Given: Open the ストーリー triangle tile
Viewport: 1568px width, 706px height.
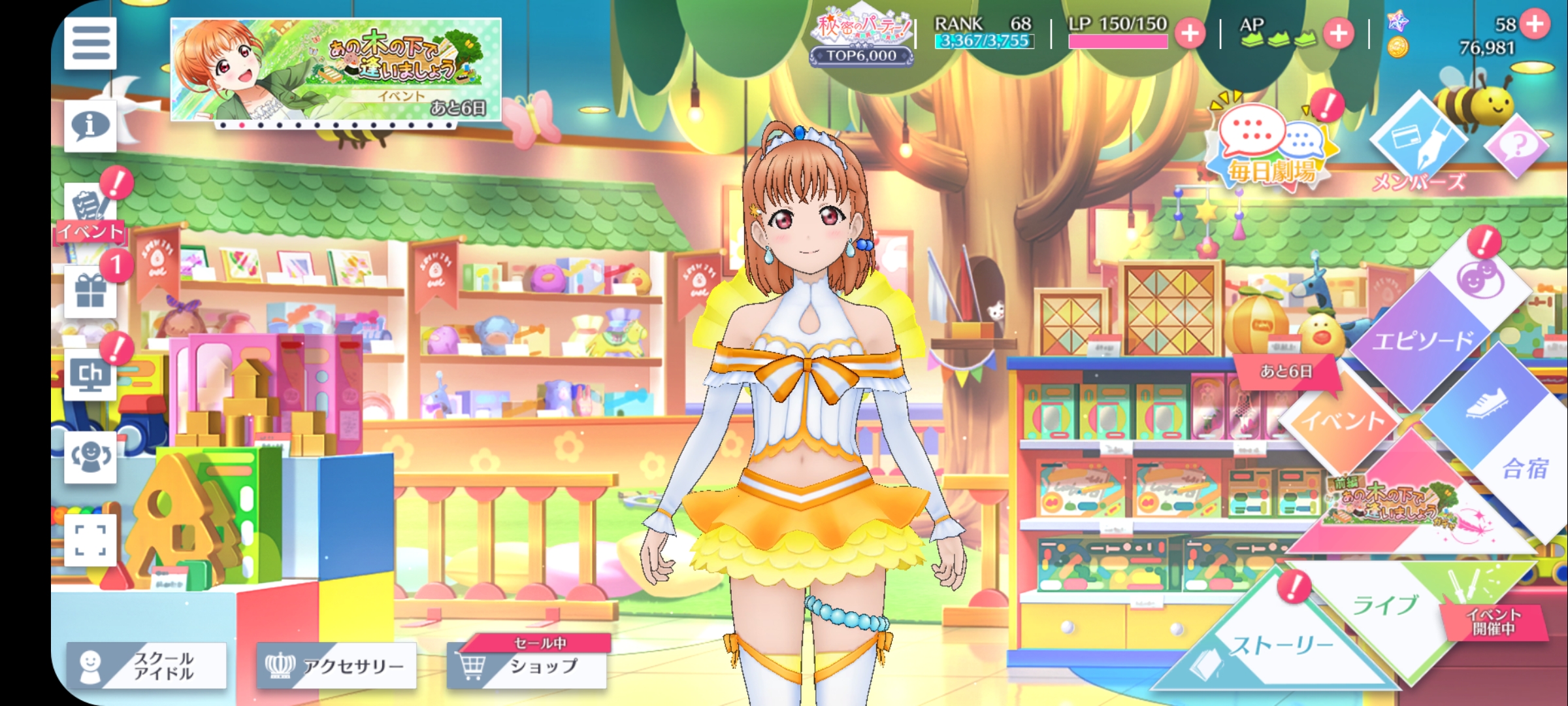Looking at the screenshot, I should (1281, 647).
